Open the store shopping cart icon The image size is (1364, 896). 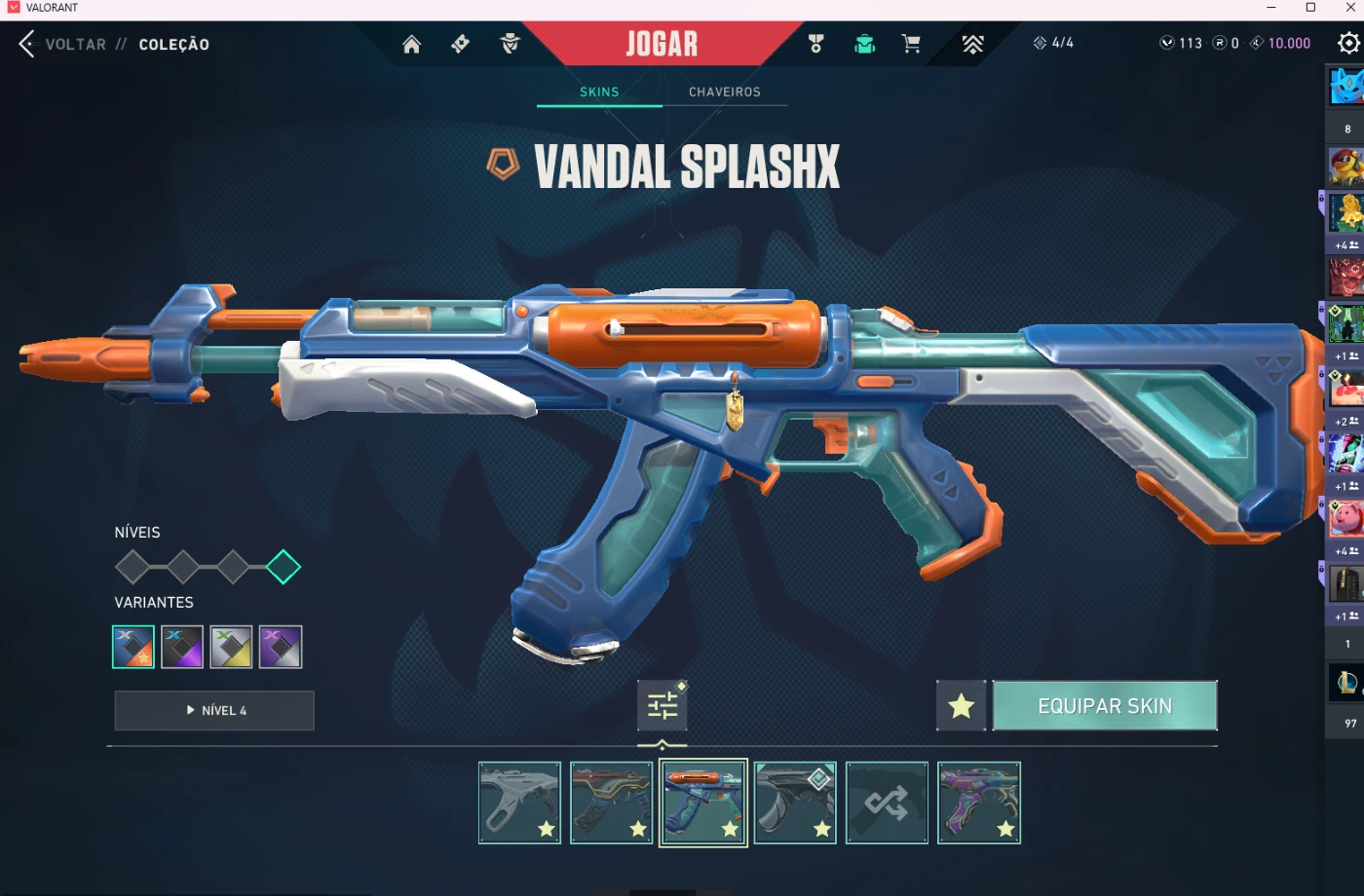(911, 44)
